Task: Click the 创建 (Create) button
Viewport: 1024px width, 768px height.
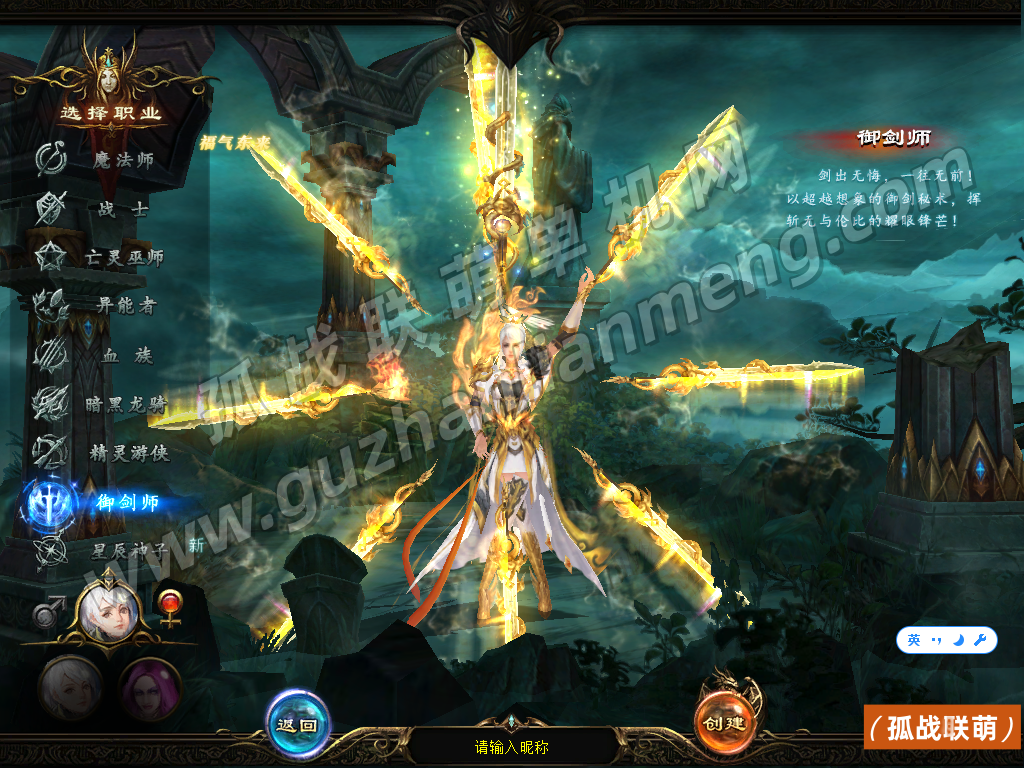Action: [x=725, y=723]
